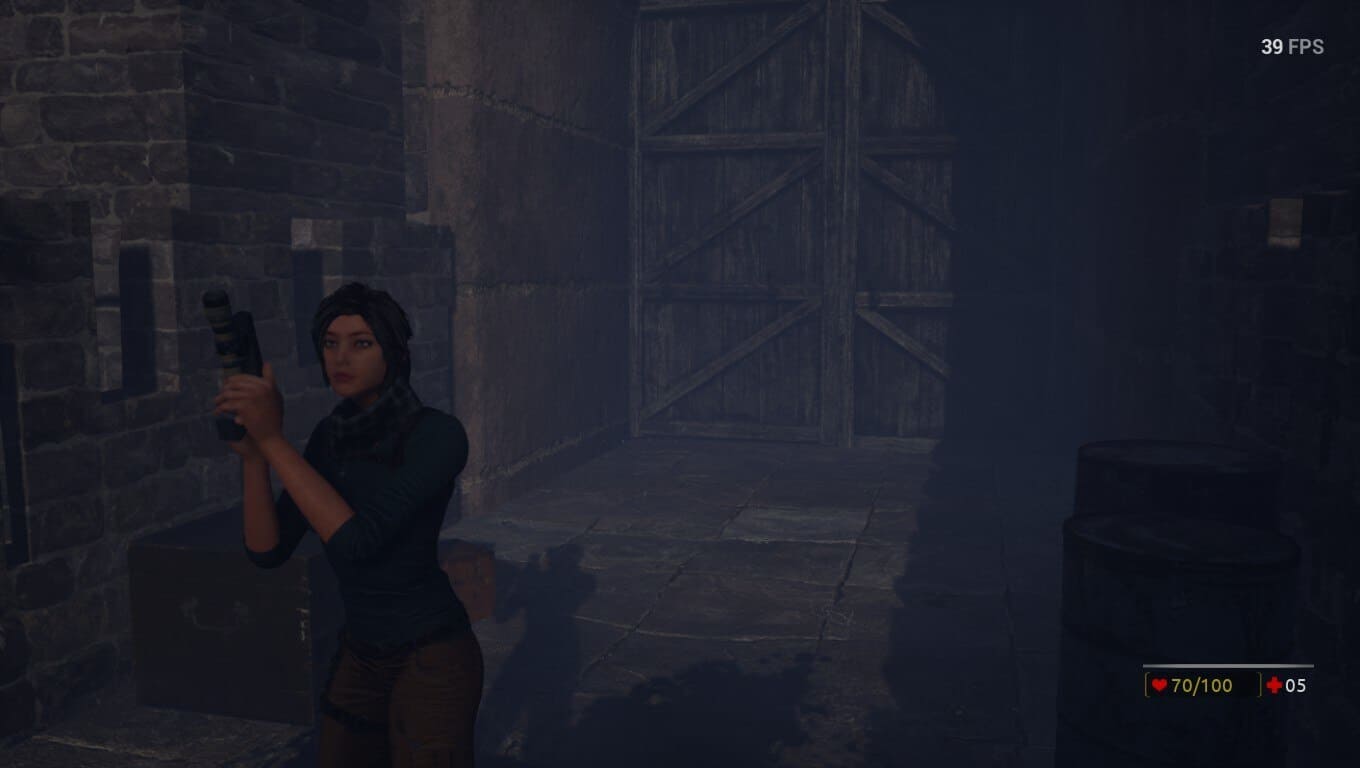Select the red cross medkit icon
The width and height of the screenshot is (1360, 768).
(x=1274, y=685)
